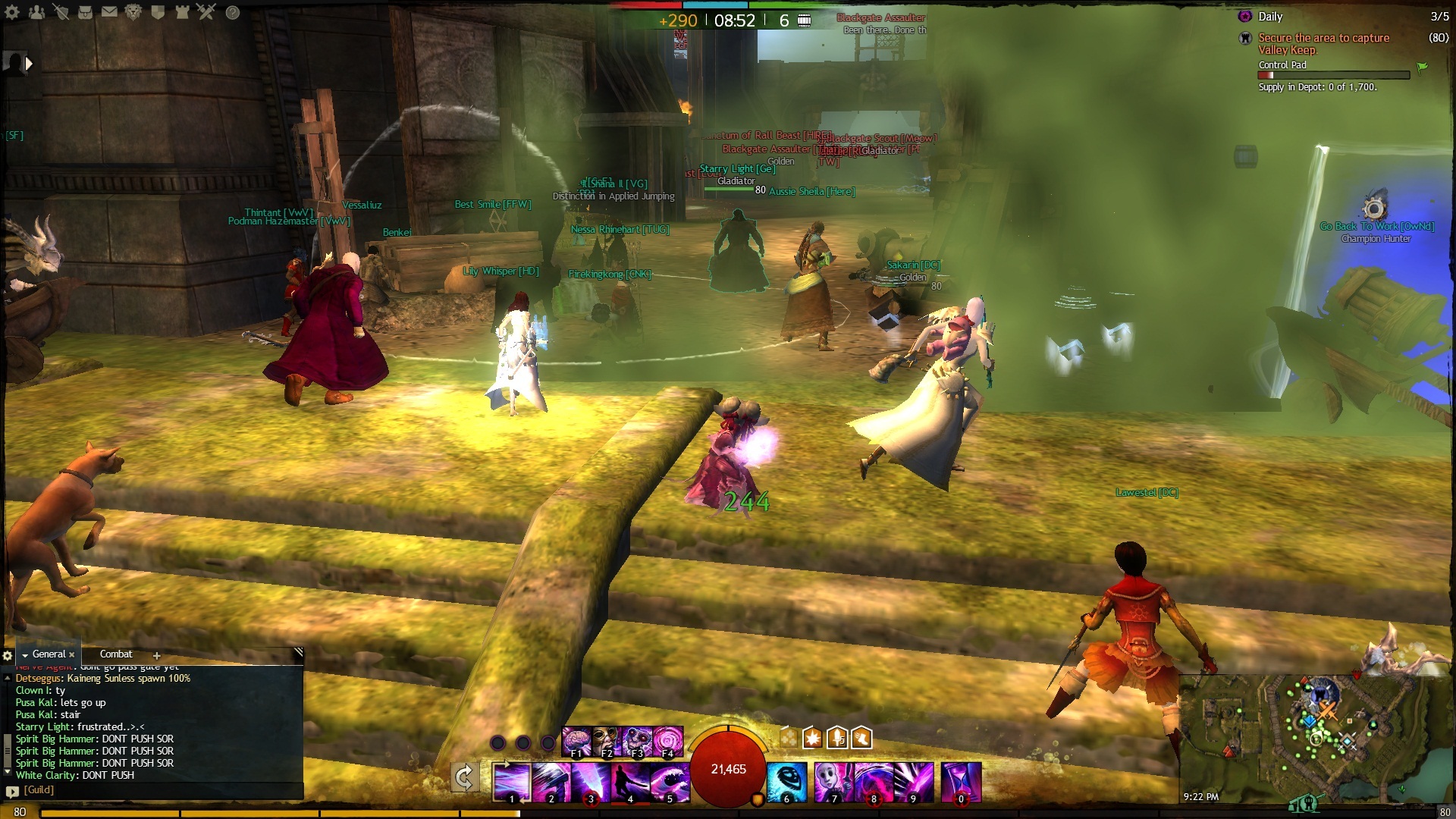Open the World vs World castle icon
Viewport: 1456px width, 819px height.
(x=182, y=12)
